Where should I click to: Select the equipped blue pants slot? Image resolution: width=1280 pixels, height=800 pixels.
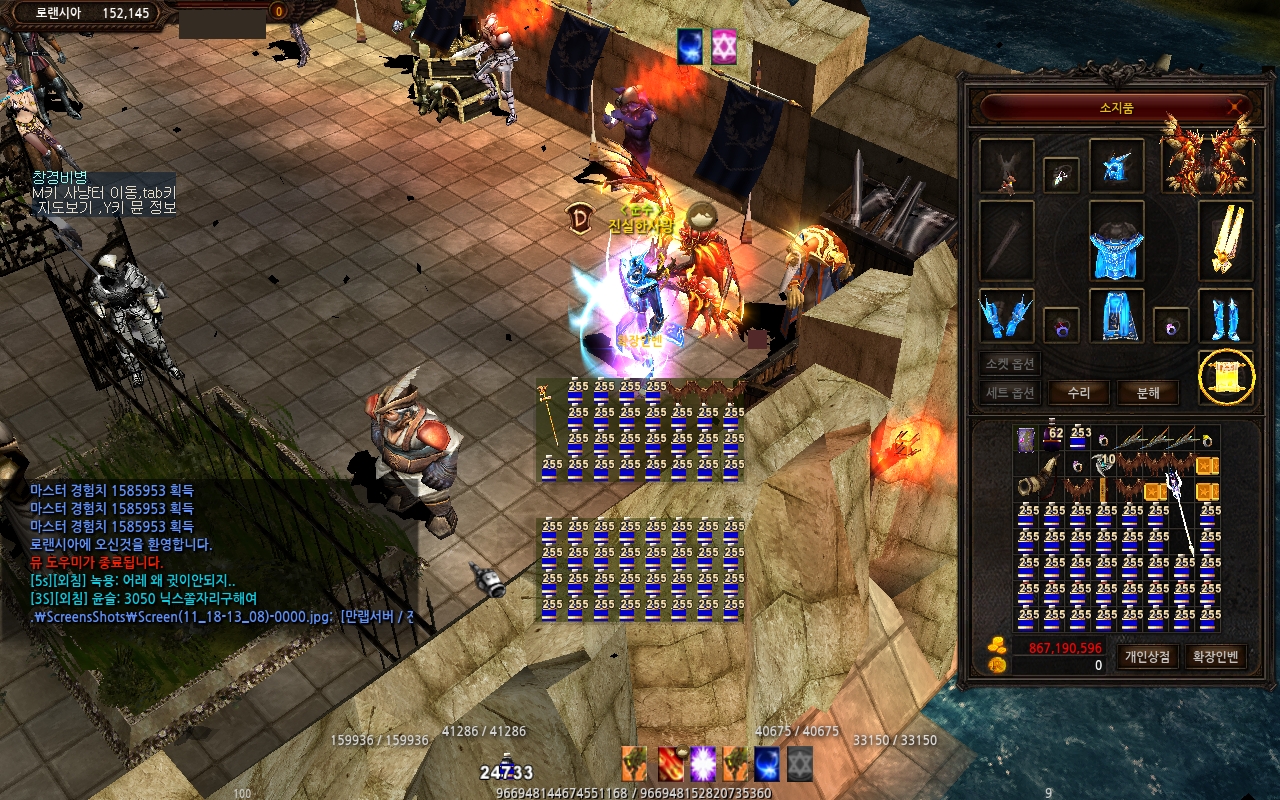pyautogui.click(x=1116, y=316)
